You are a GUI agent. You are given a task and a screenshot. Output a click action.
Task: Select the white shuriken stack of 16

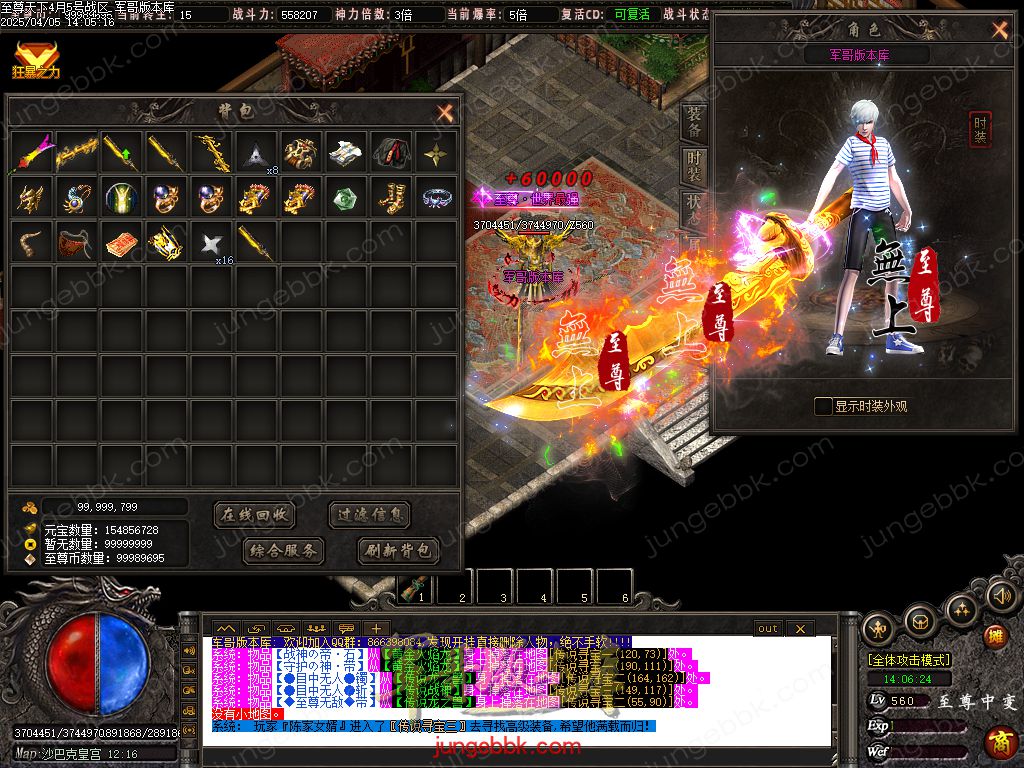pos(211,243)
